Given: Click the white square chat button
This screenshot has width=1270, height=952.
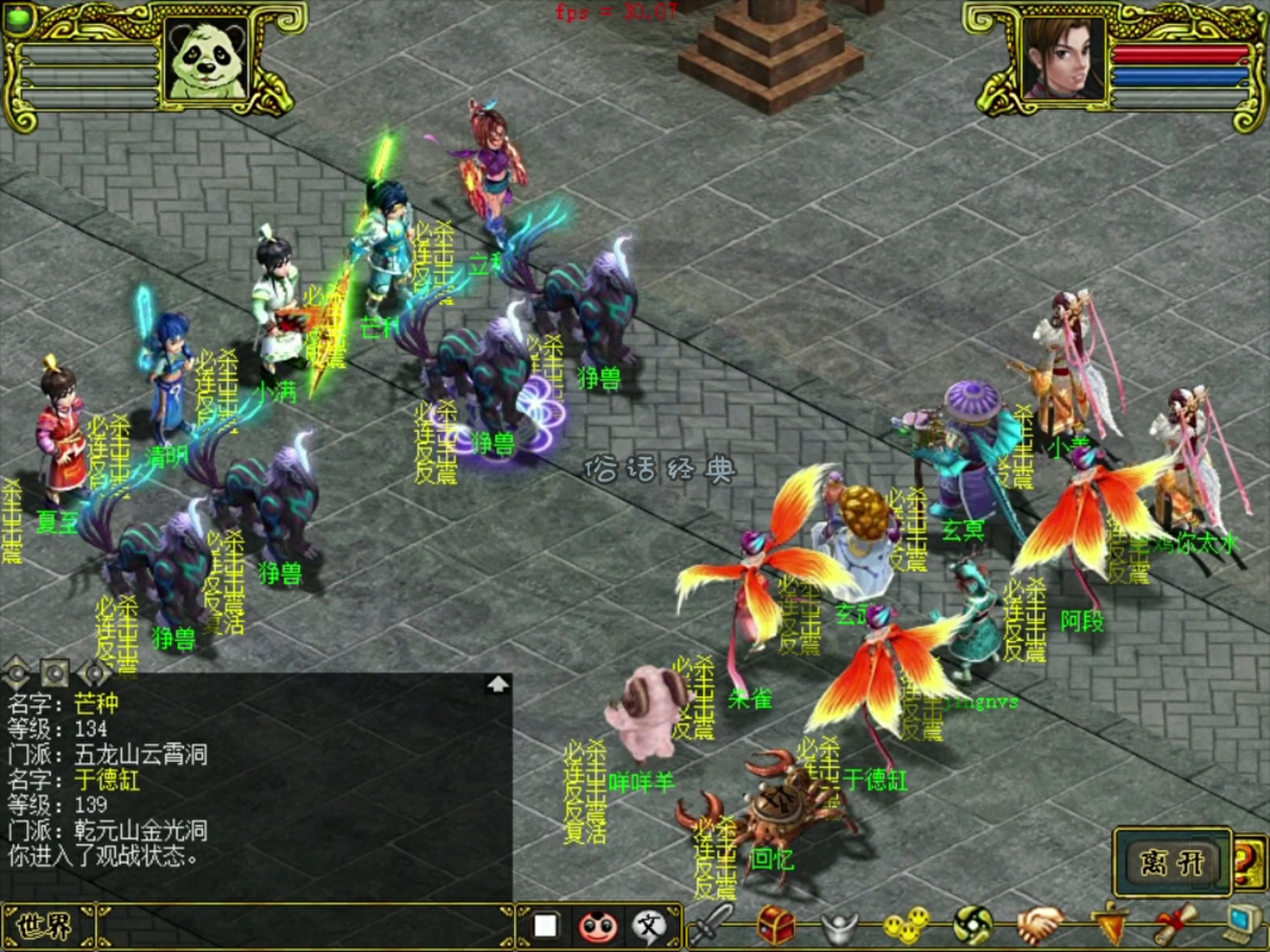Looking at the screenshot, I should [x=545, y=926].
